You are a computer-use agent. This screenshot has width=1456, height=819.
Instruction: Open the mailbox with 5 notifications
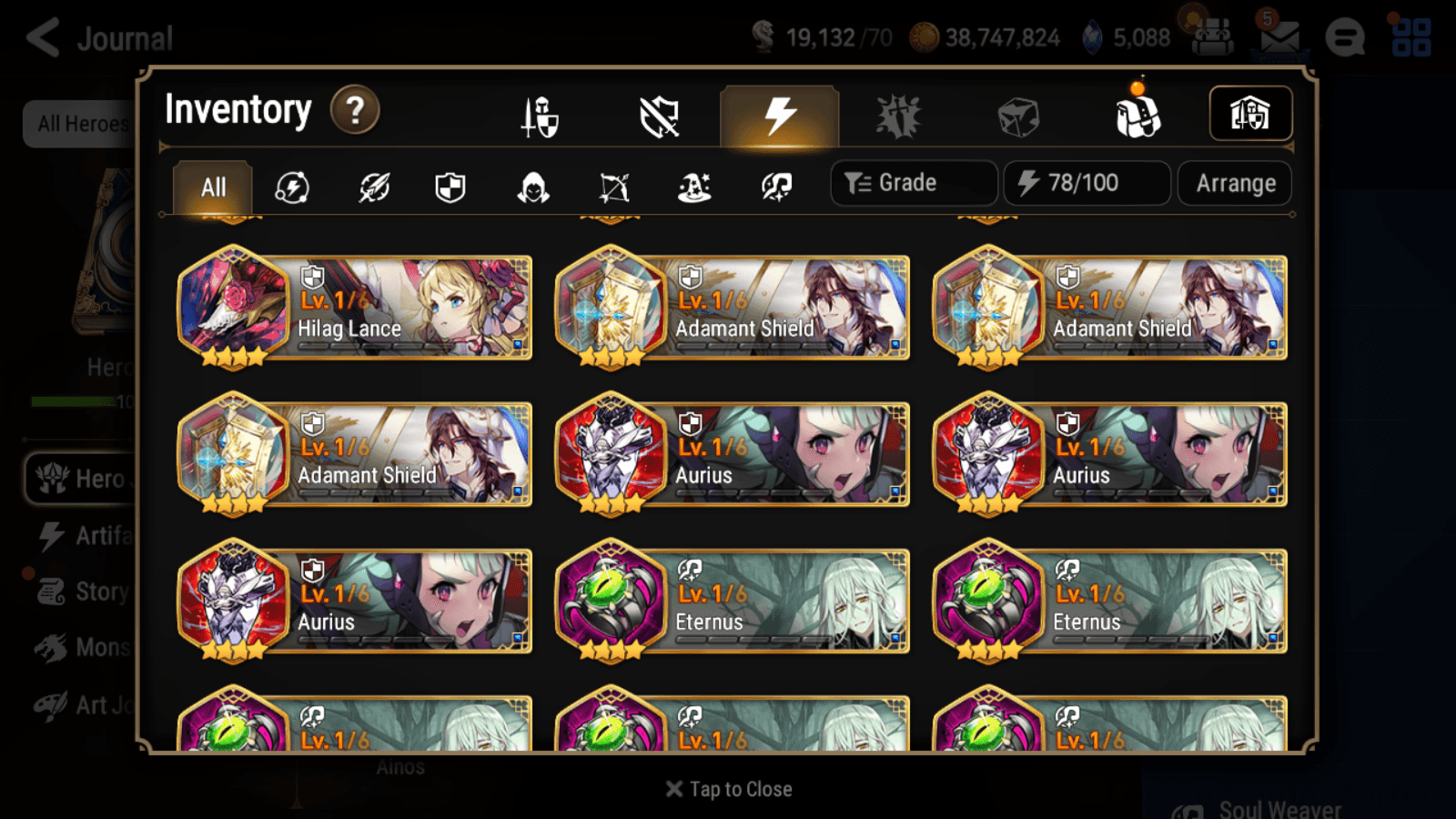(1278, 36)
